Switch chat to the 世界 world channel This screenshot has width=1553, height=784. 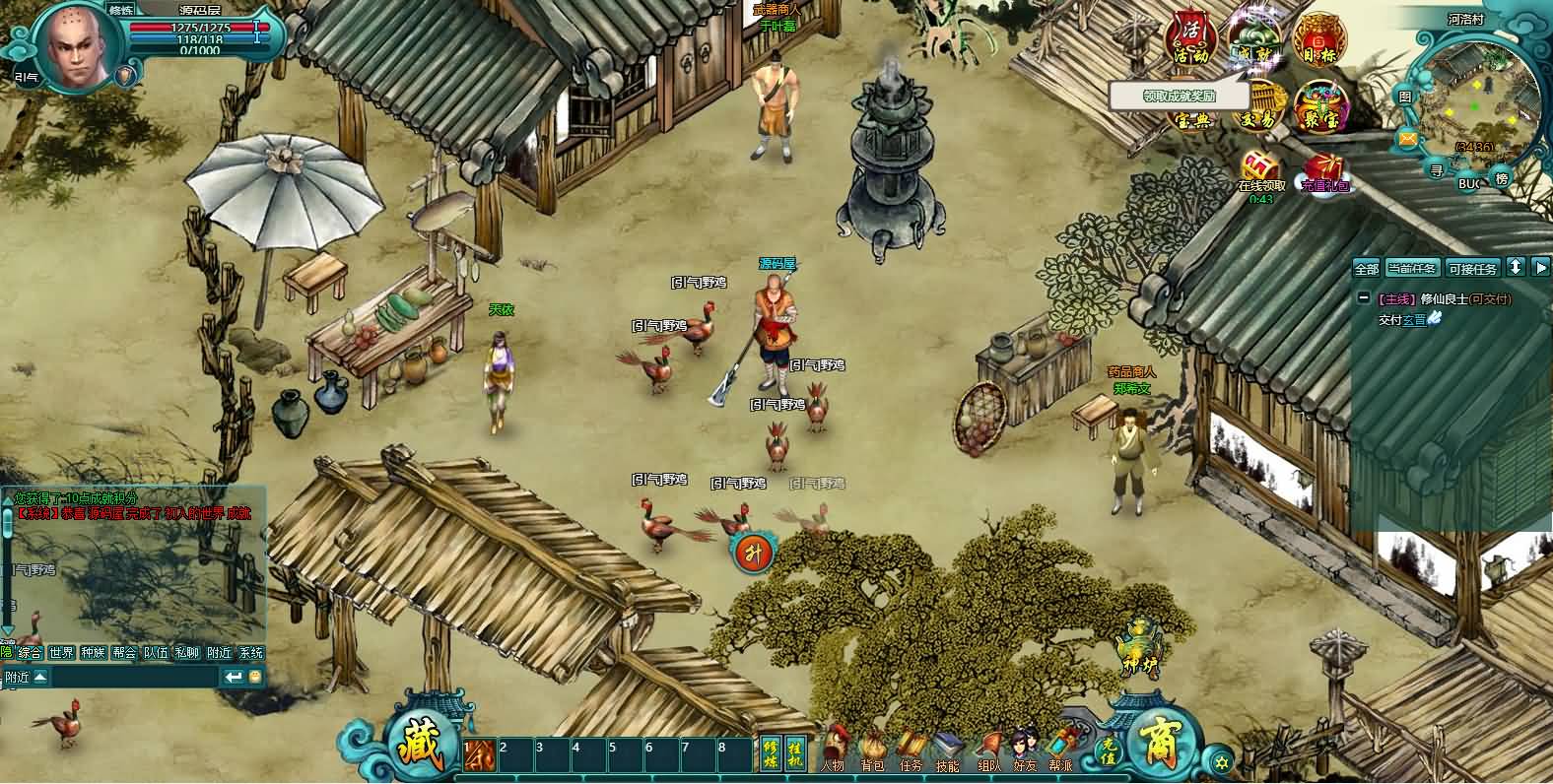pos(61,653)
